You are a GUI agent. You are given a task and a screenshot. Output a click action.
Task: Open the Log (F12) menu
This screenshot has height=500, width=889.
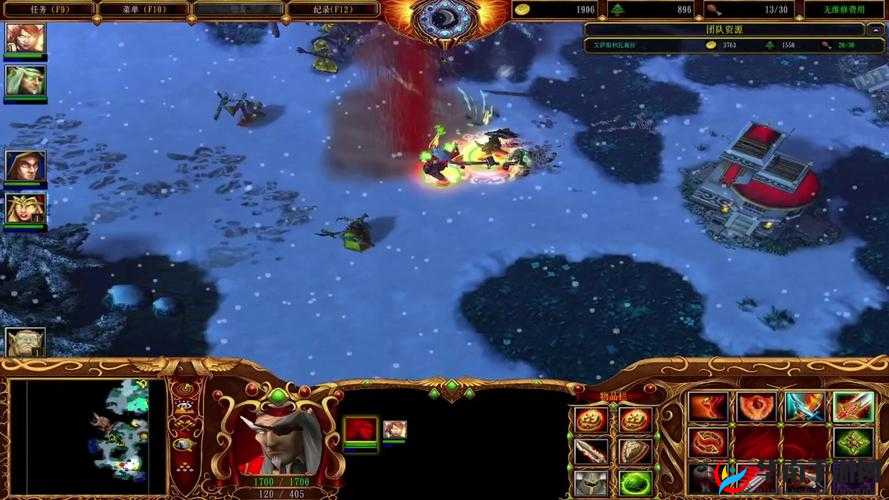(333, 9)
